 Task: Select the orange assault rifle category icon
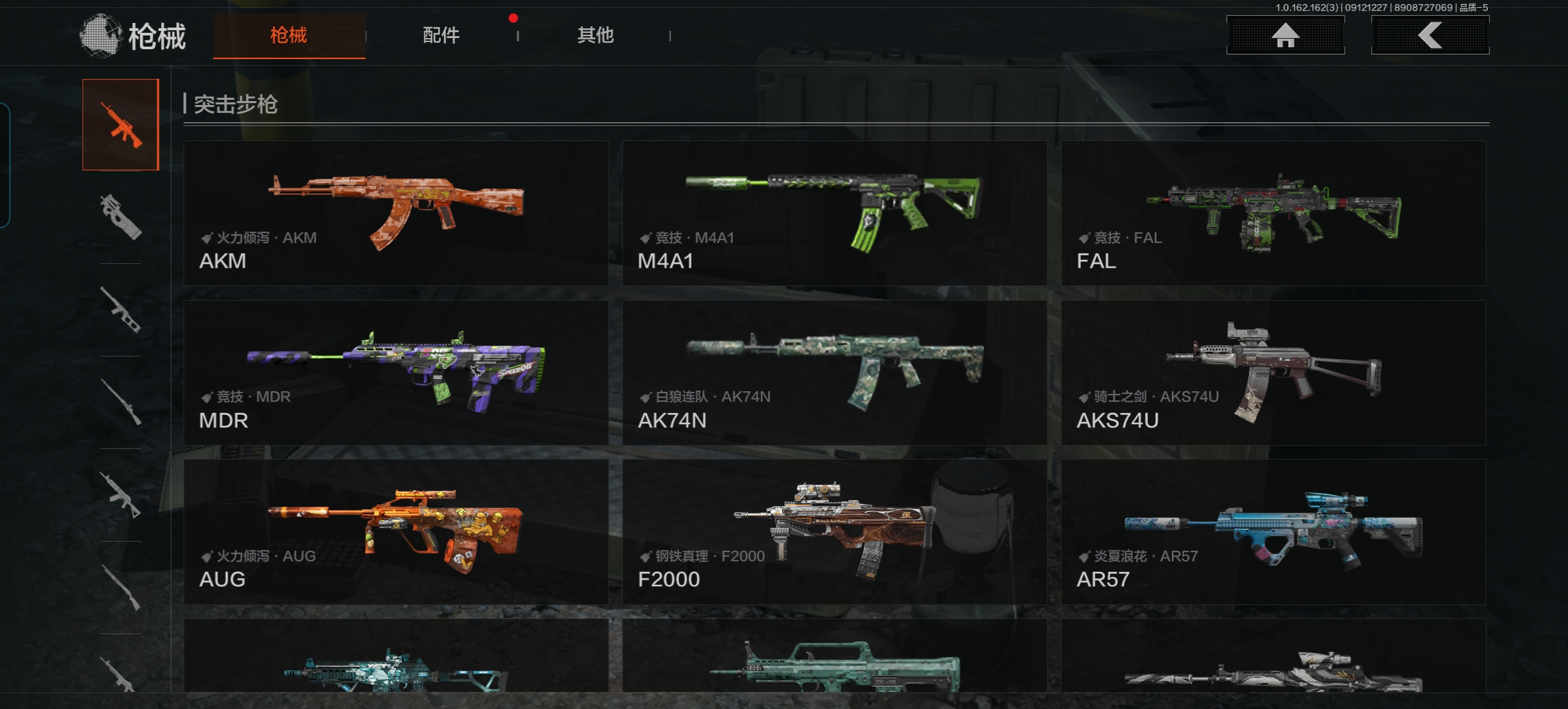(121, 125)
